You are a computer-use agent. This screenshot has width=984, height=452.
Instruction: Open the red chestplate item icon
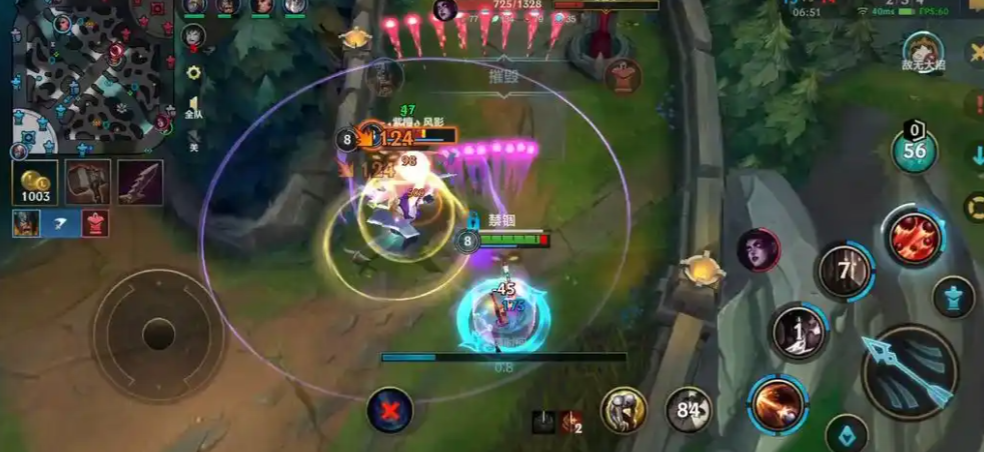click(x=94, y=223)
